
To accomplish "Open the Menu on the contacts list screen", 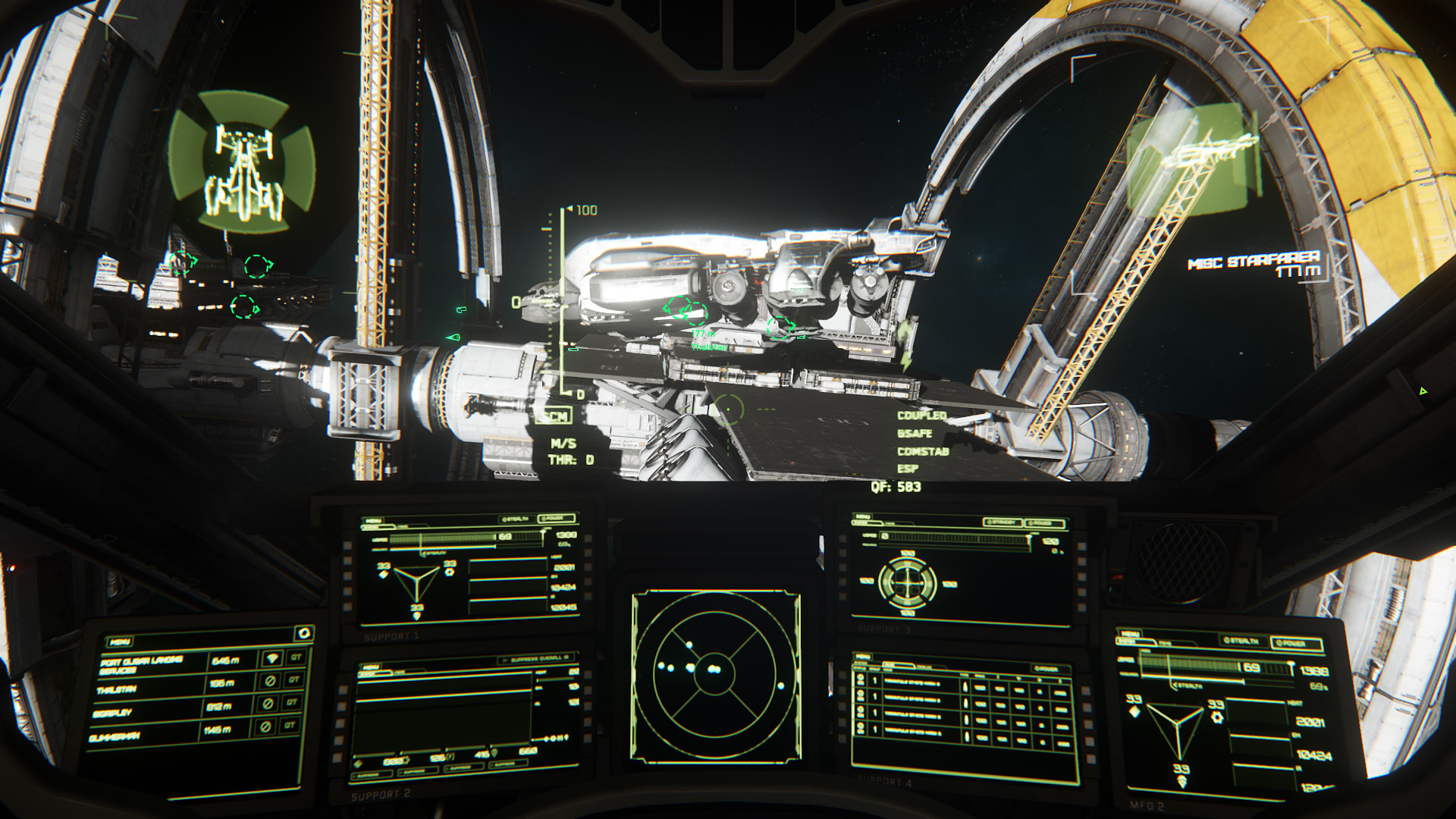I will point(120,642).
